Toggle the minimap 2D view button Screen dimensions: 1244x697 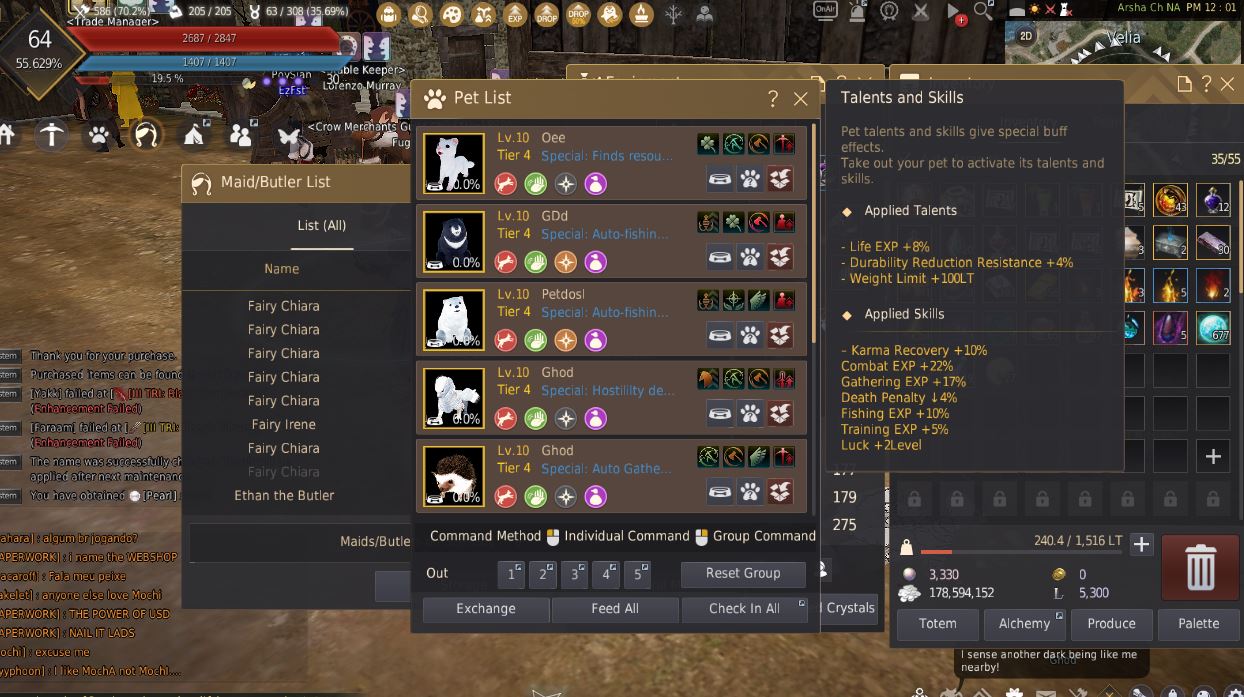1026,36
